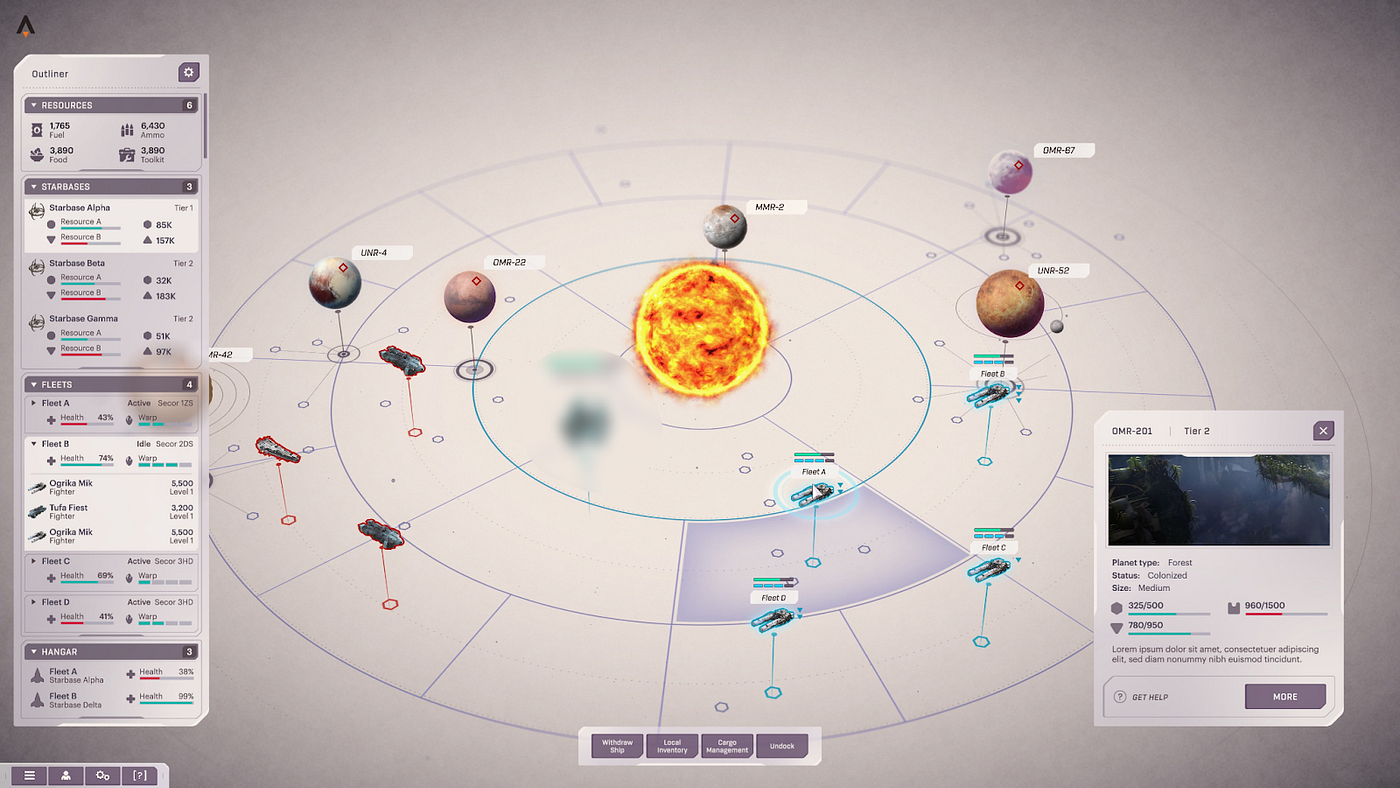Image resolution: width=1400 pixels, height=788 pixels.
Task: Click the crew icon in bottom-left toolbar
Action: (x=66, y=775)
